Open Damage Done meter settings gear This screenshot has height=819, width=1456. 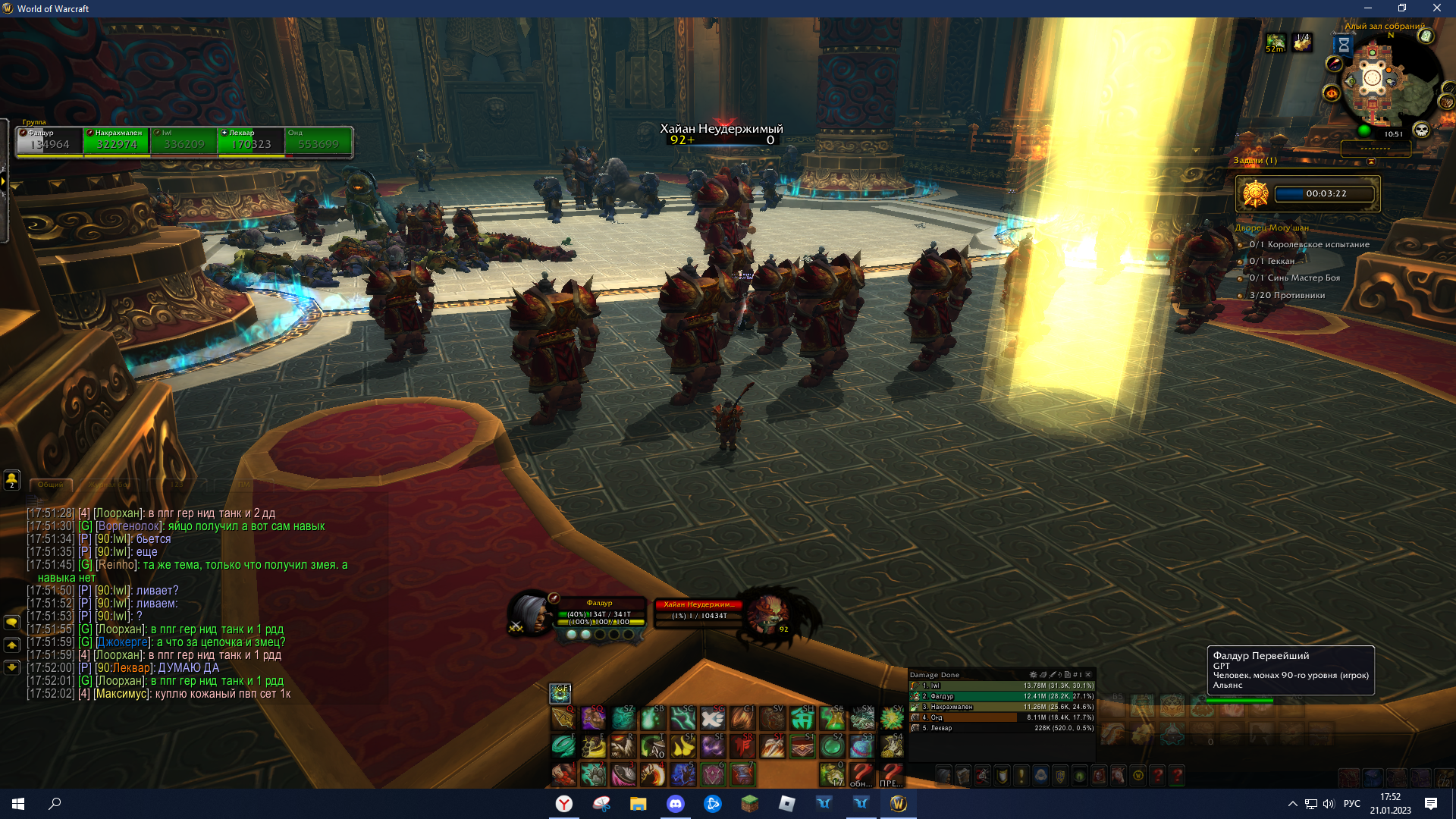[x=1033, y=674]
